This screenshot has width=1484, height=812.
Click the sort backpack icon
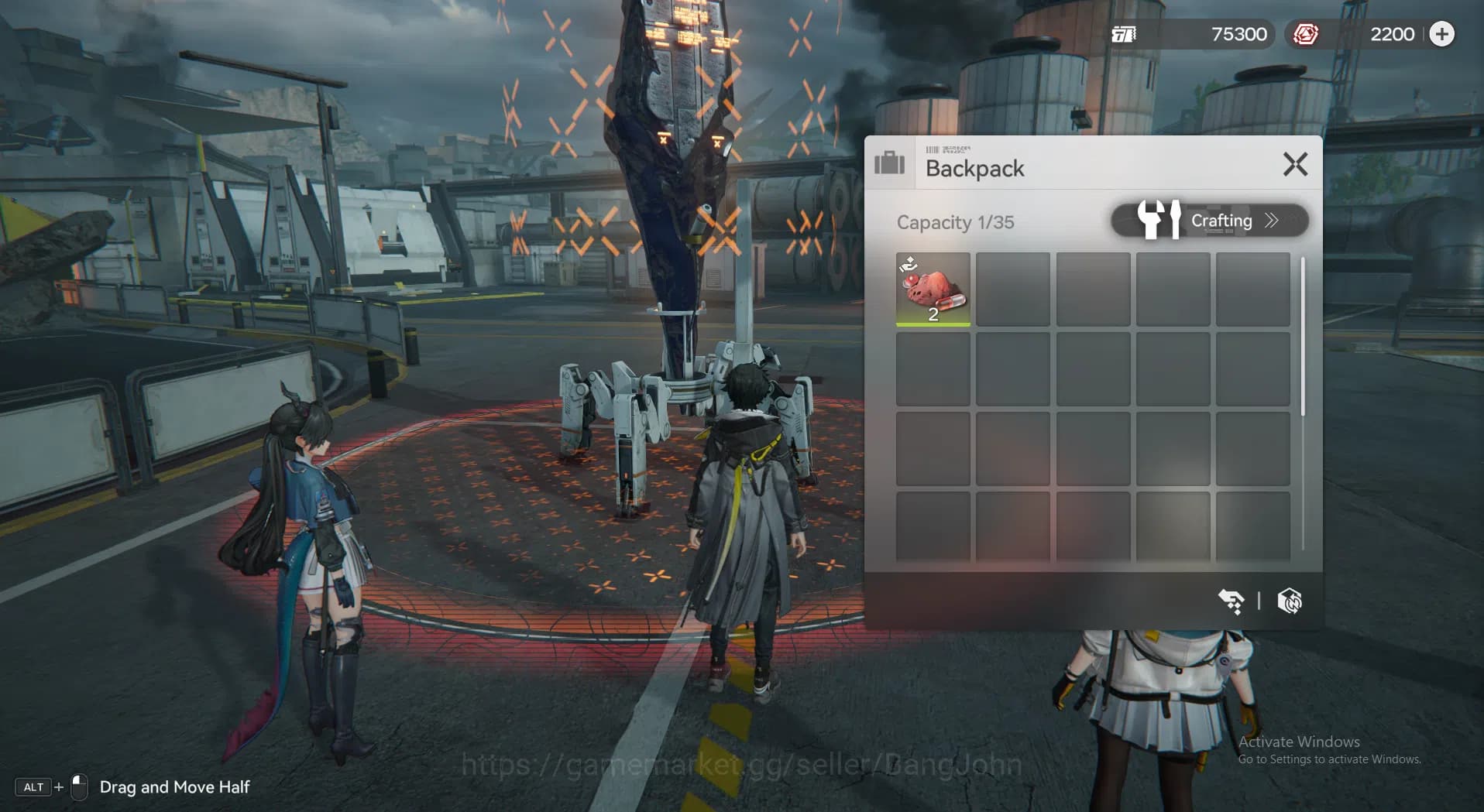pyautogui.click(x=1290, y=601)
